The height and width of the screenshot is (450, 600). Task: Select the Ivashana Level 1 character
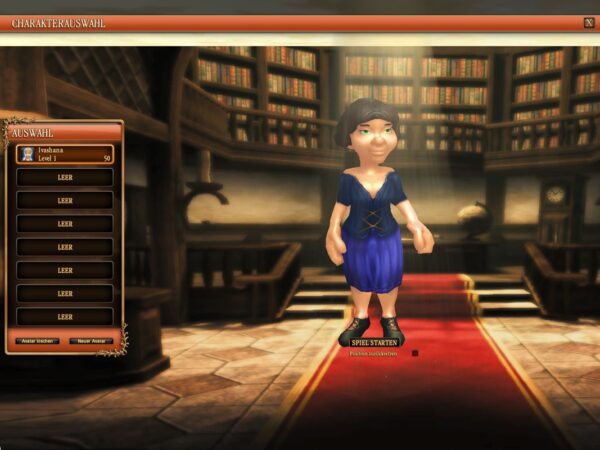[x=64, y=154]
